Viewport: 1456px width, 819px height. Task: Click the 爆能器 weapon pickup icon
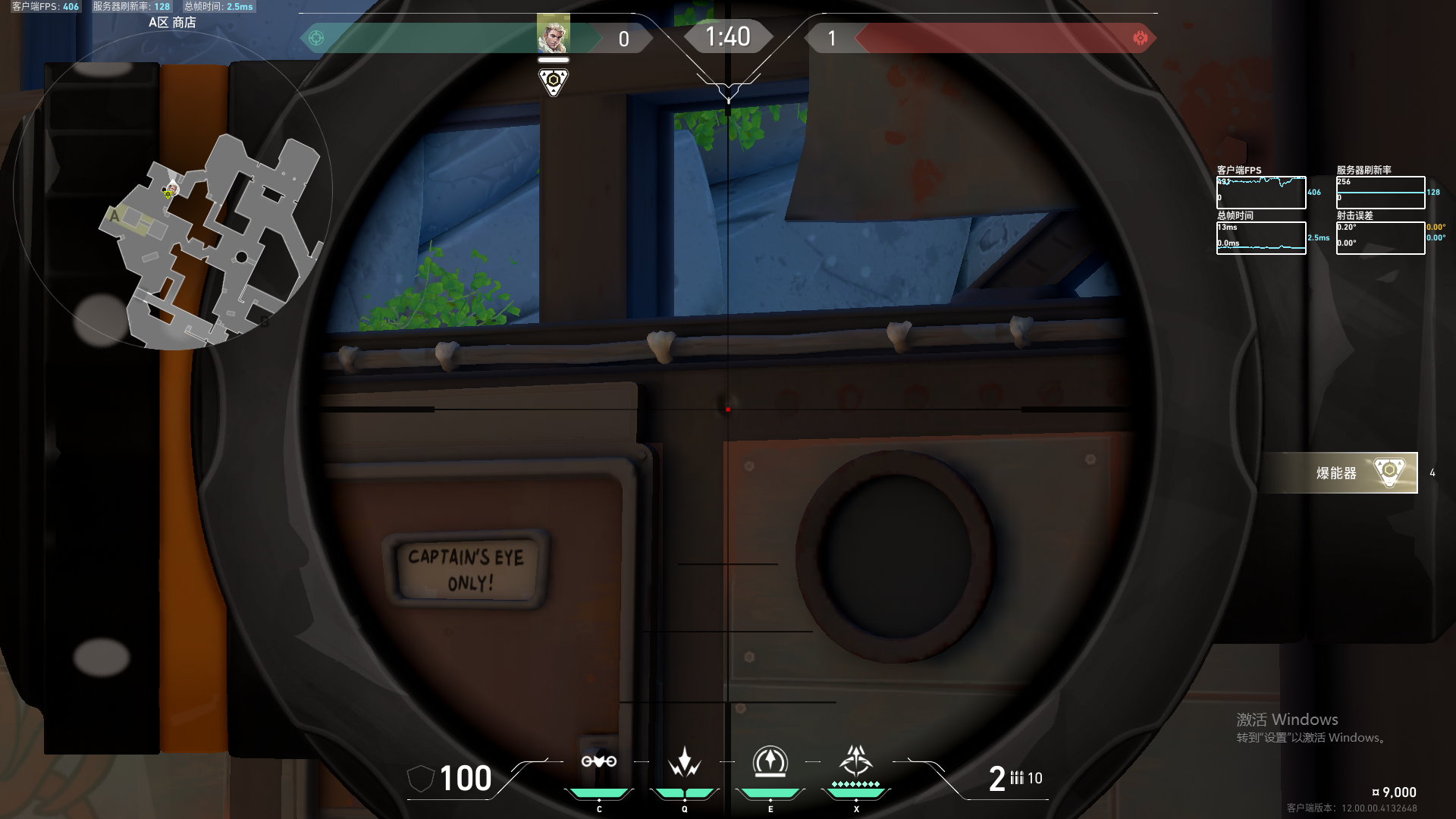coord(1389,472)
